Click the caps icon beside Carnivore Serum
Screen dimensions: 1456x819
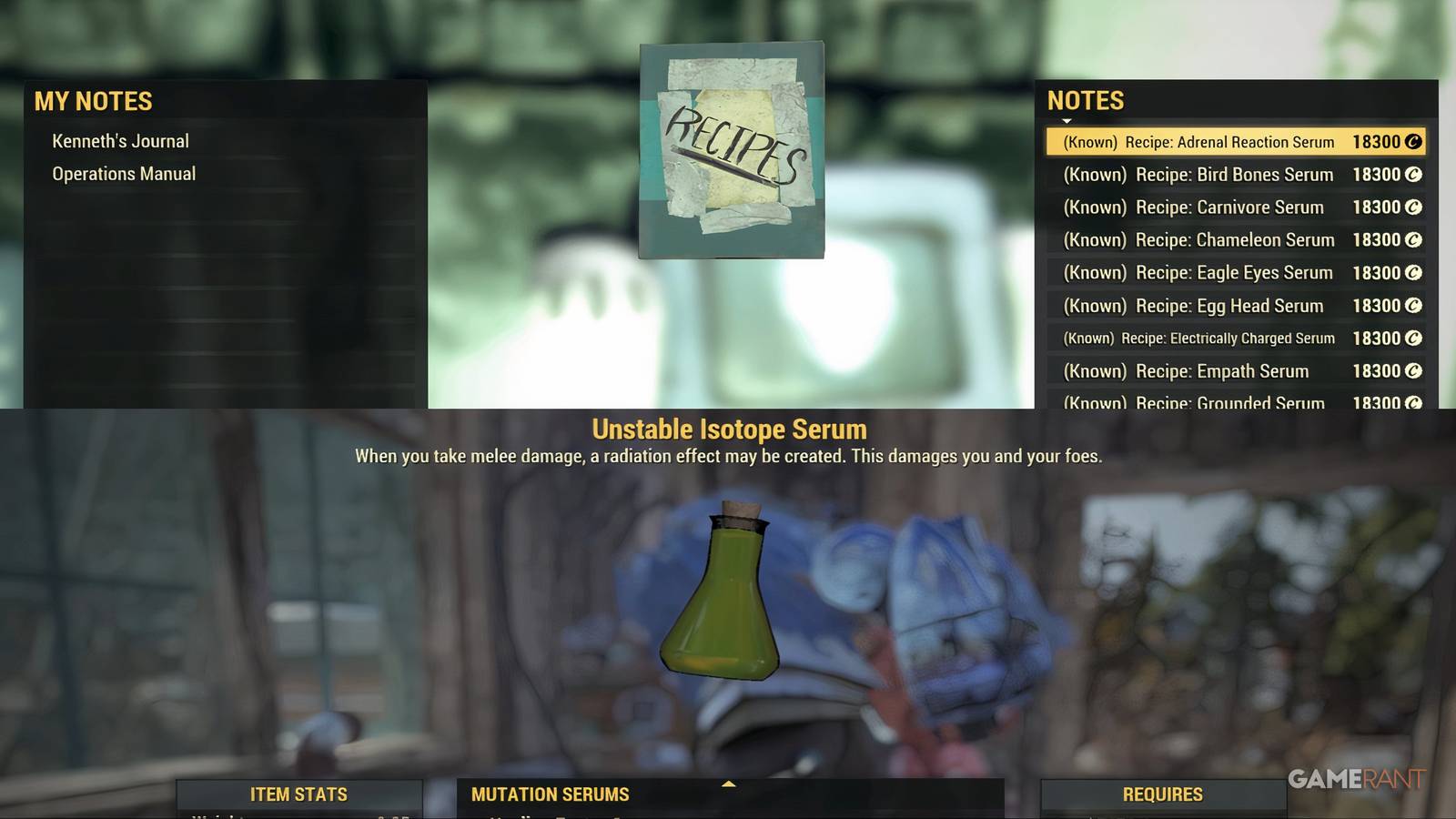tap(1412, 207)
